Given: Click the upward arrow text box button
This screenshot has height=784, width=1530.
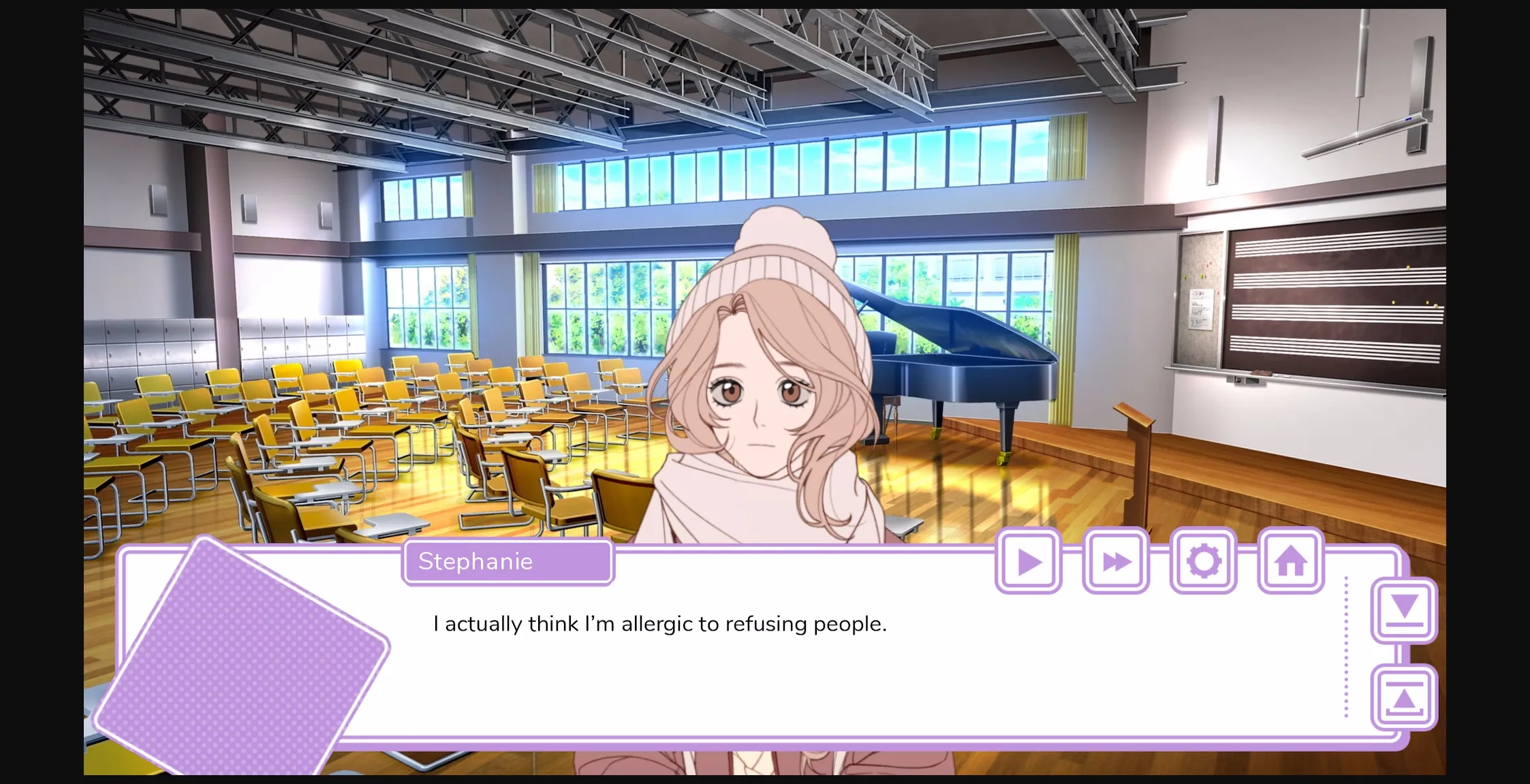Looking at the screenshot, I should click(x=1404, y=697).
